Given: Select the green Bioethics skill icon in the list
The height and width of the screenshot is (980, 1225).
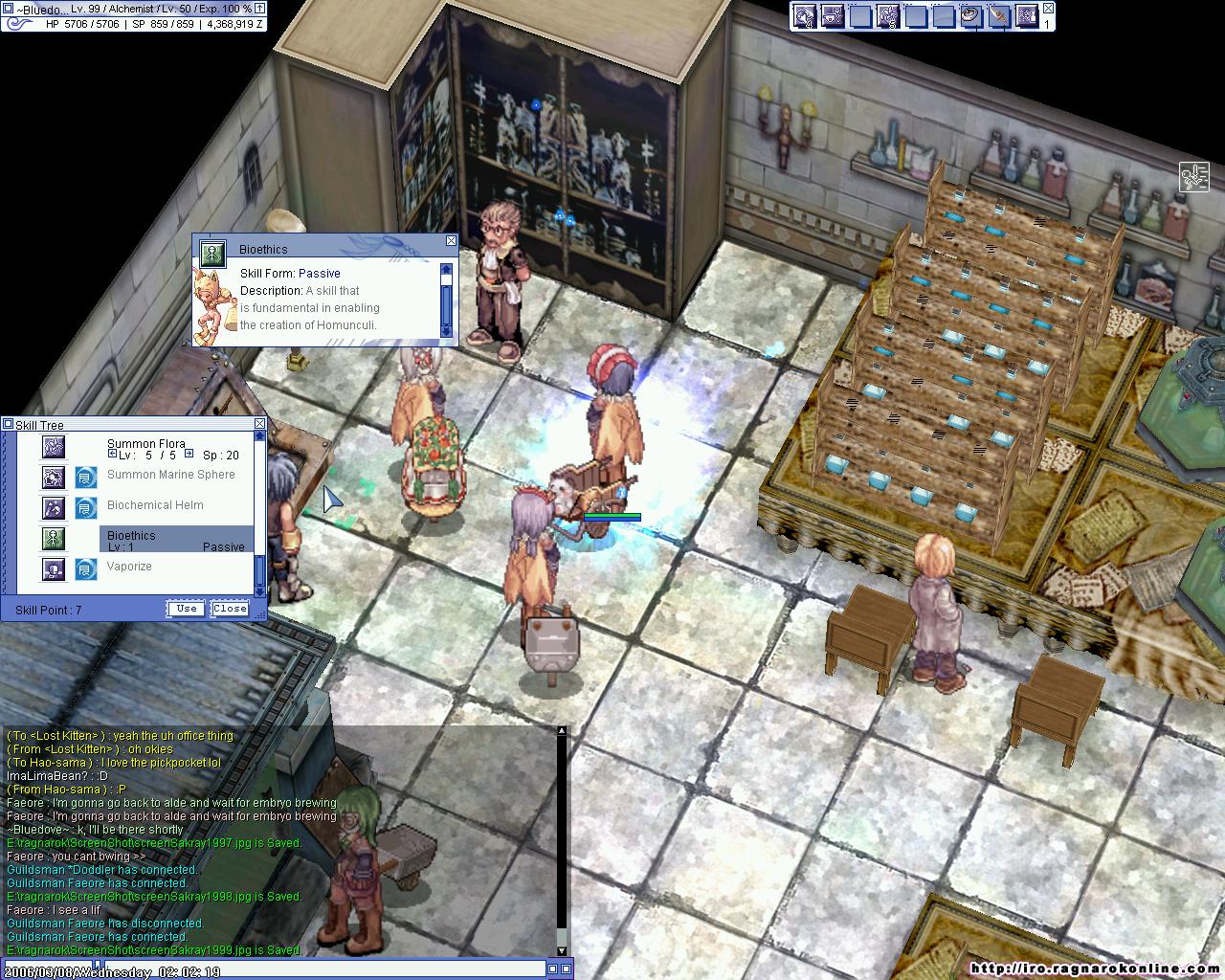Looking at the screenshot, I should tap(54, 538).
